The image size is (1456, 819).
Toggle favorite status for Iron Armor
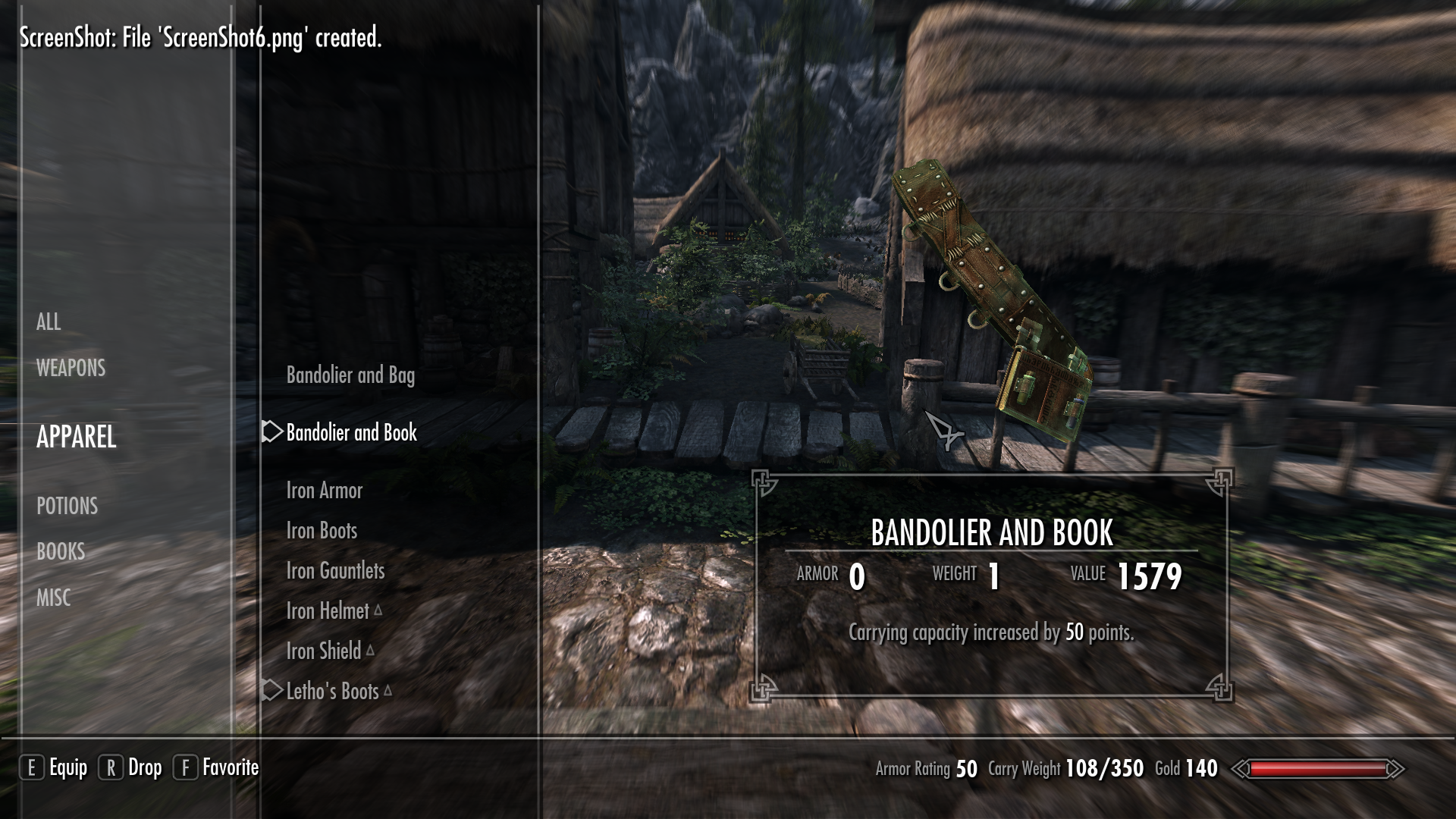[x=325, y=491]
